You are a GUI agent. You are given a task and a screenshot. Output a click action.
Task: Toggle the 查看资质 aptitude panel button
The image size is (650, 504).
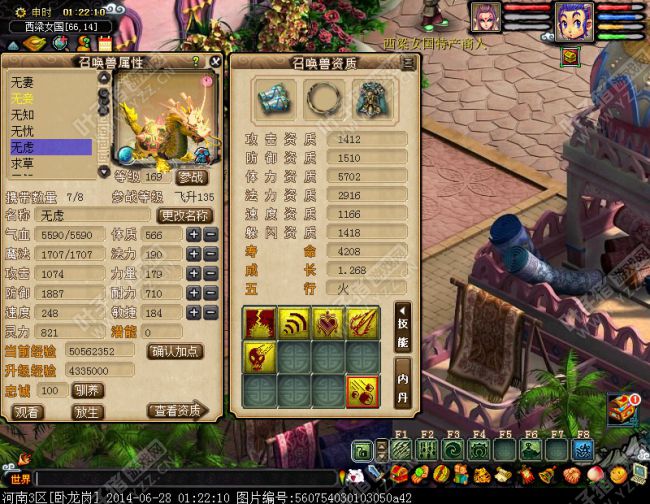point(177,411)
